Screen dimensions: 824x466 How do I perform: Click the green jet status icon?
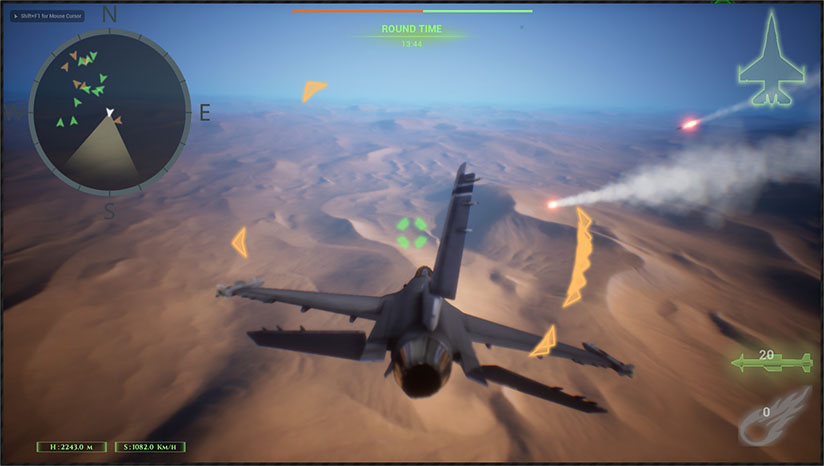pos(771,60)
